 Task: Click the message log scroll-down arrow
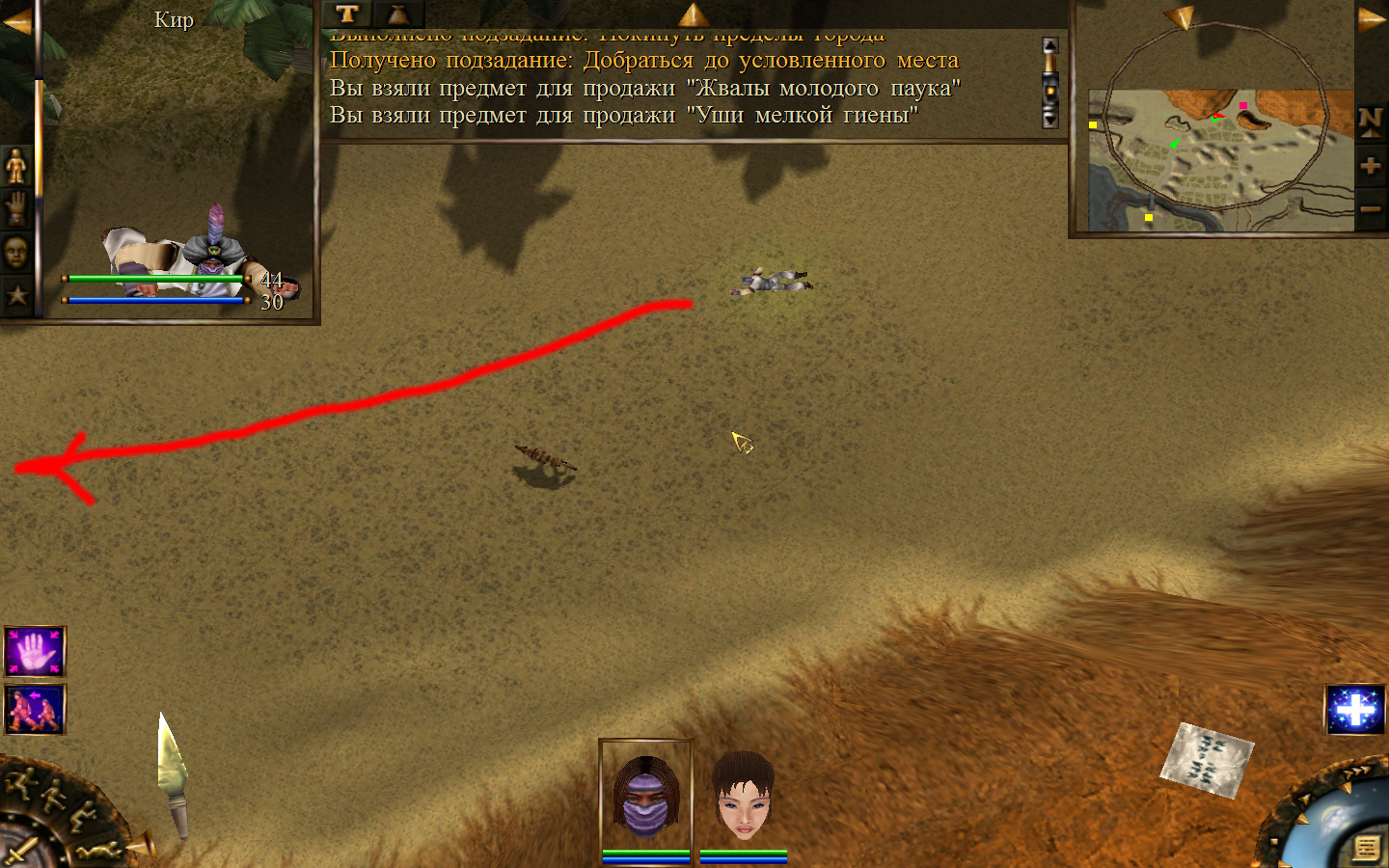pyautogui.click(x=1050, y=120)
